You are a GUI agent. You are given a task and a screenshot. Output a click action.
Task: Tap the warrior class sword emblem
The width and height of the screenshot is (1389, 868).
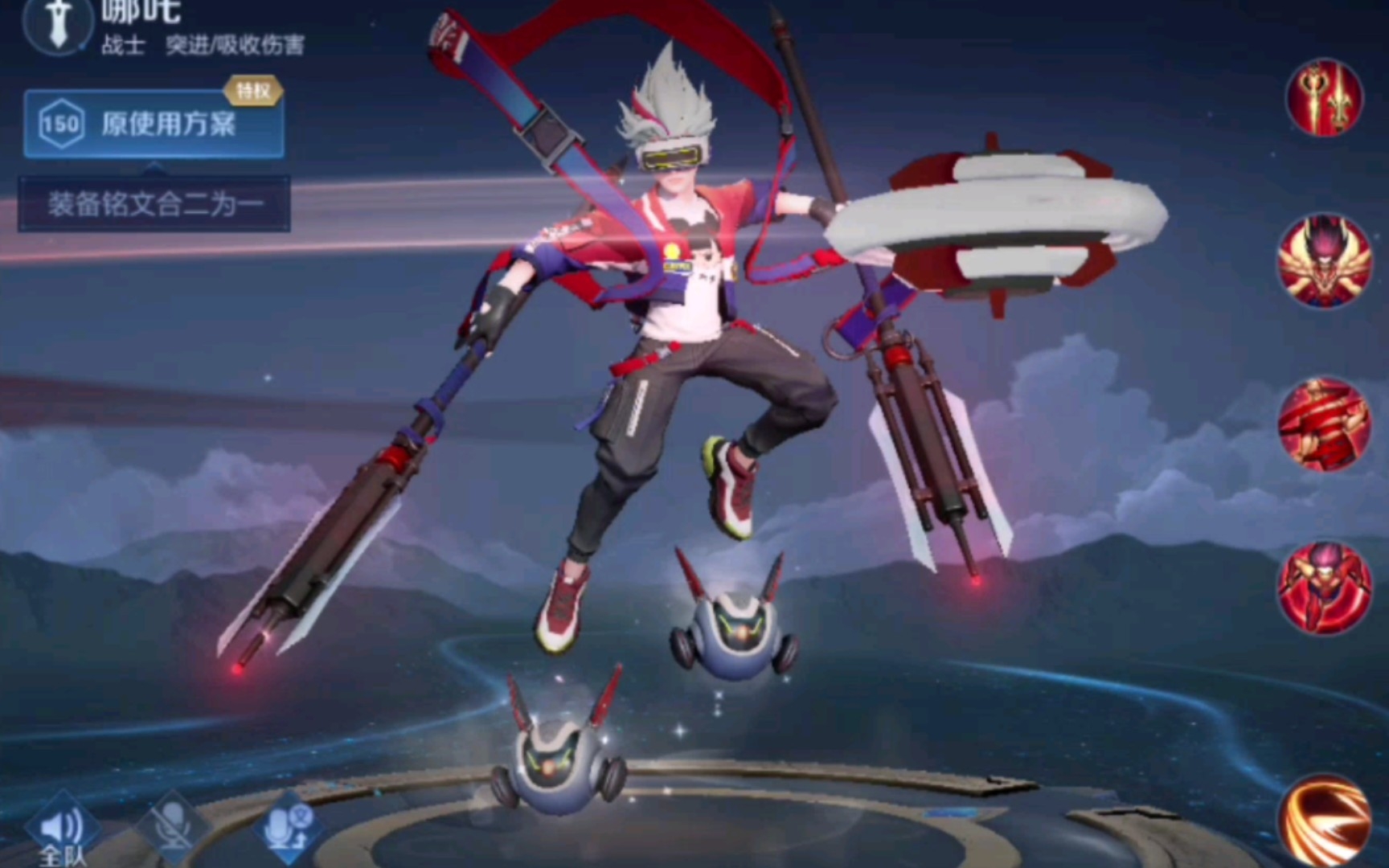[x=58, y=24]
